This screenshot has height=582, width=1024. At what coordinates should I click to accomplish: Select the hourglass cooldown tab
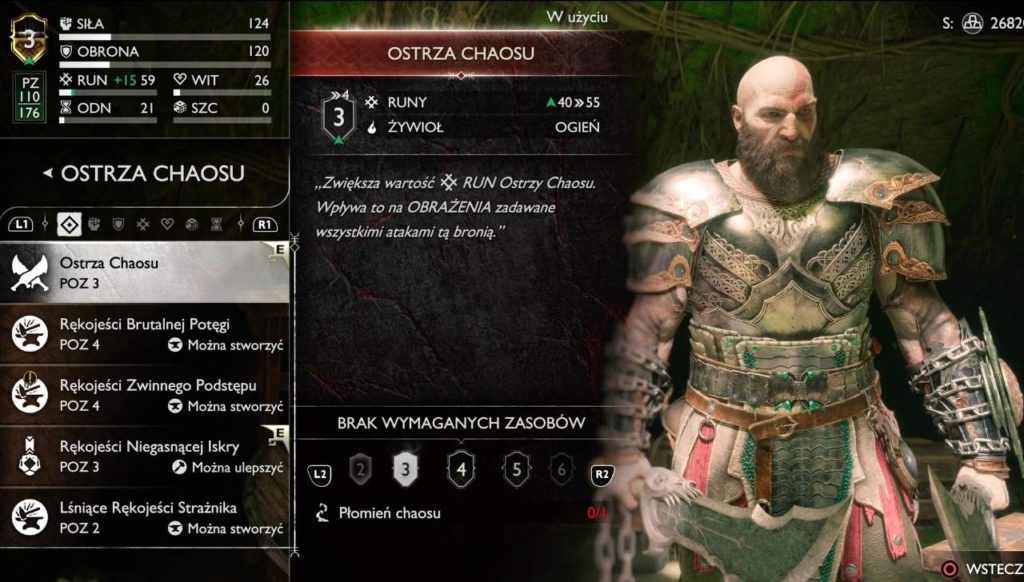(216, 223)
